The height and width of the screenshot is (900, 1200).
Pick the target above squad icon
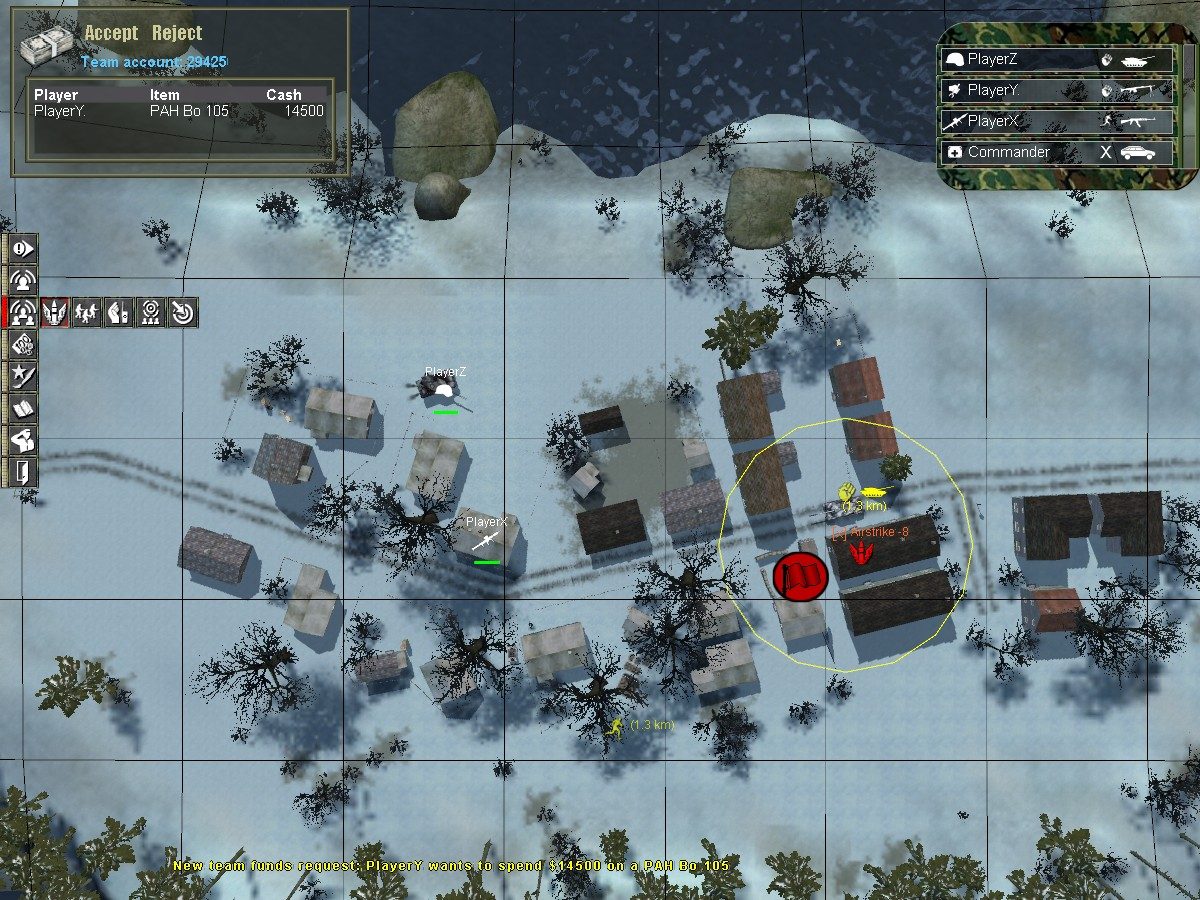coord(150,313)
